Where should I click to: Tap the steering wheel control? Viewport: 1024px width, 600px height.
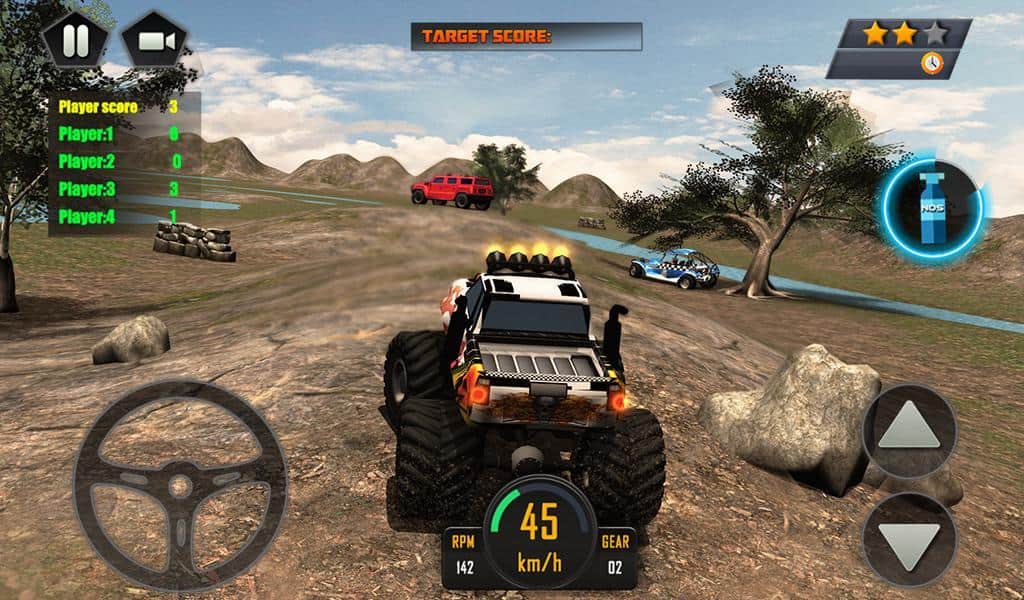point(180,486)
